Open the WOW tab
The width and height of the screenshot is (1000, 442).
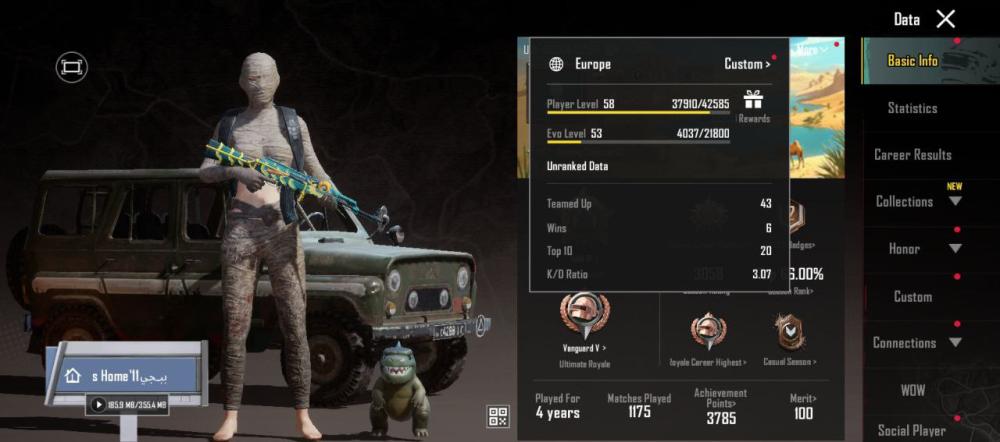pos(912,387)
